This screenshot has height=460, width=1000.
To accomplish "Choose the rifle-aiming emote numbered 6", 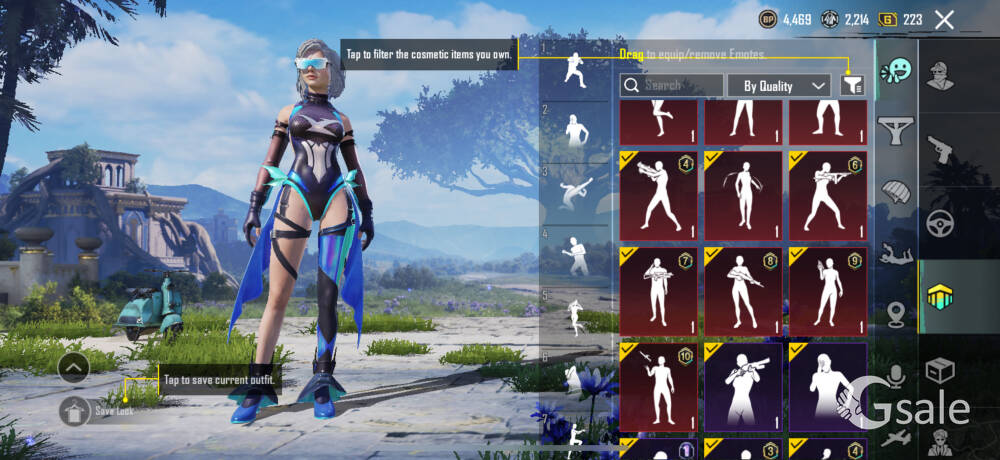I will point(827,196).
